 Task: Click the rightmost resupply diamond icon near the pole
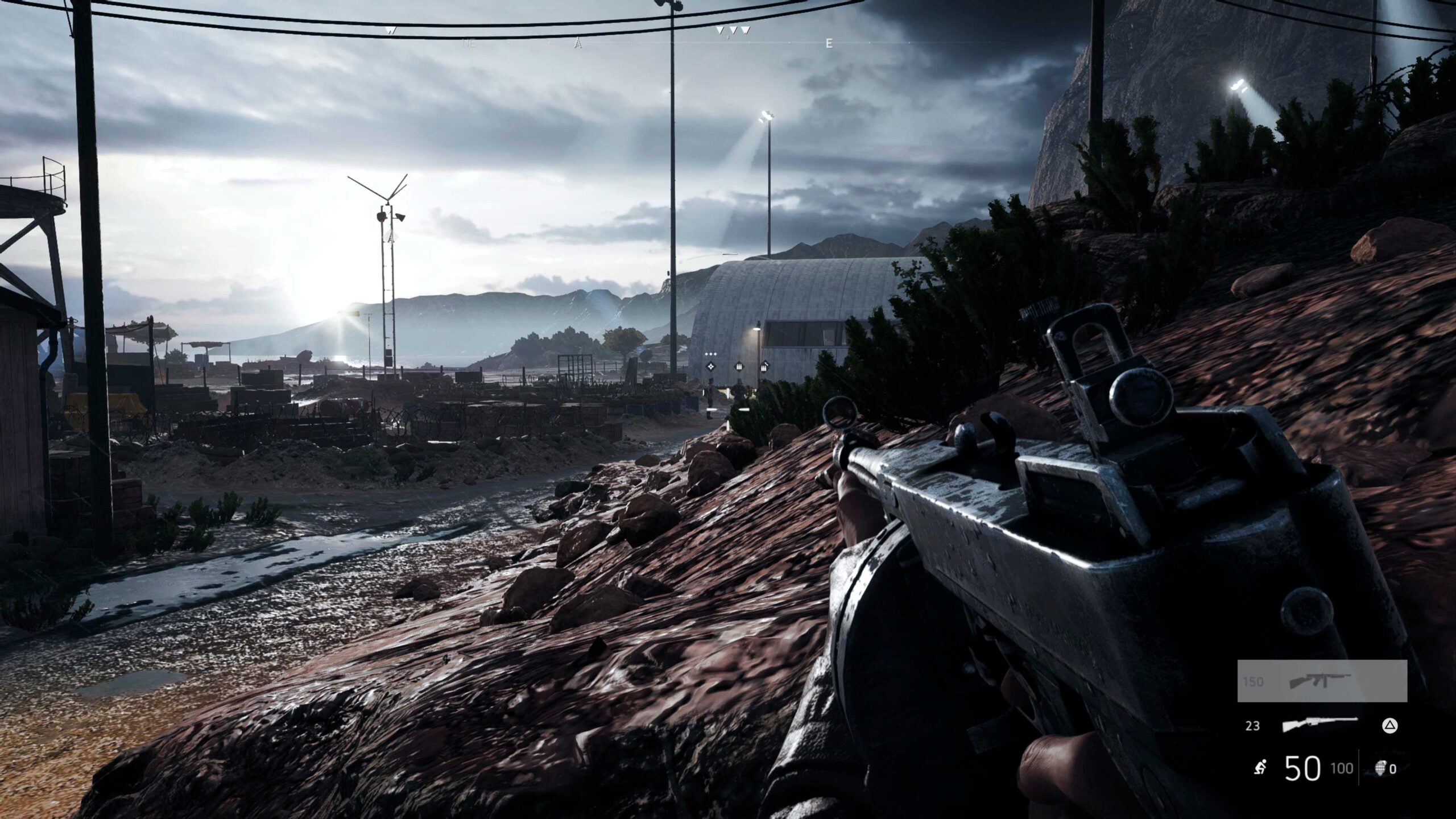765,367
